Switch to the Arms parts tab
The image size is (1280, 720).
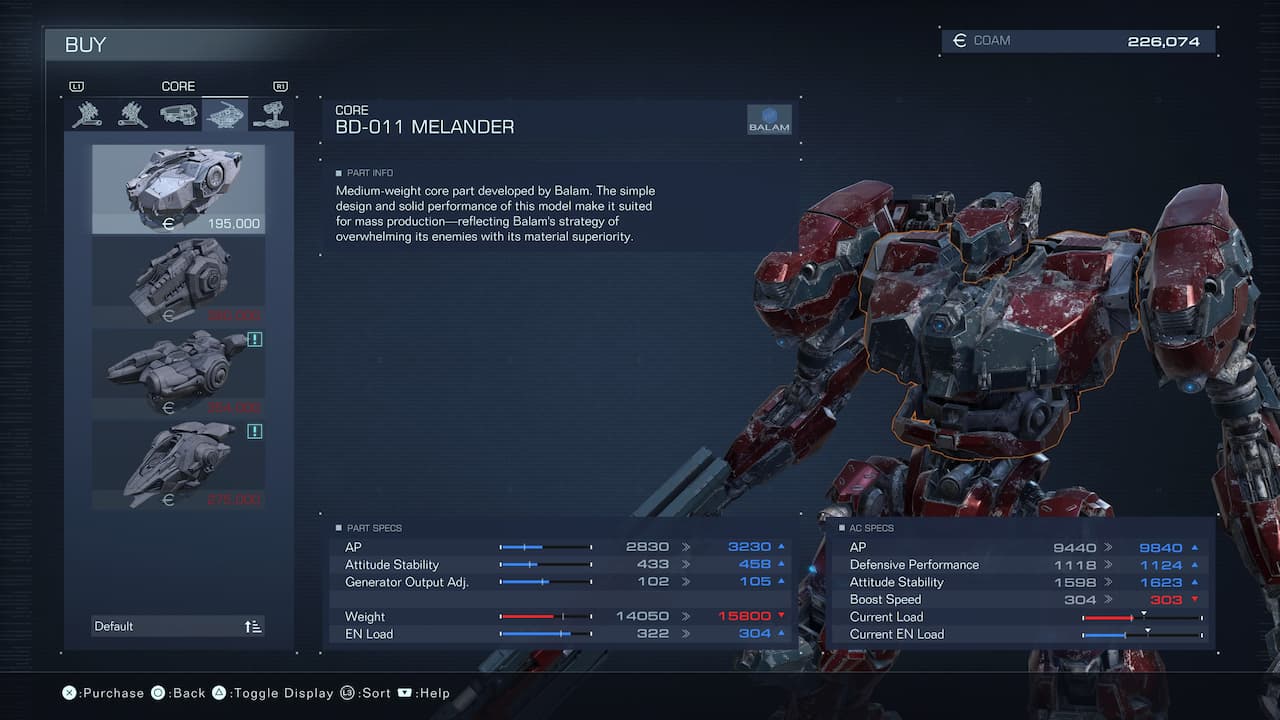pos(270,115)
